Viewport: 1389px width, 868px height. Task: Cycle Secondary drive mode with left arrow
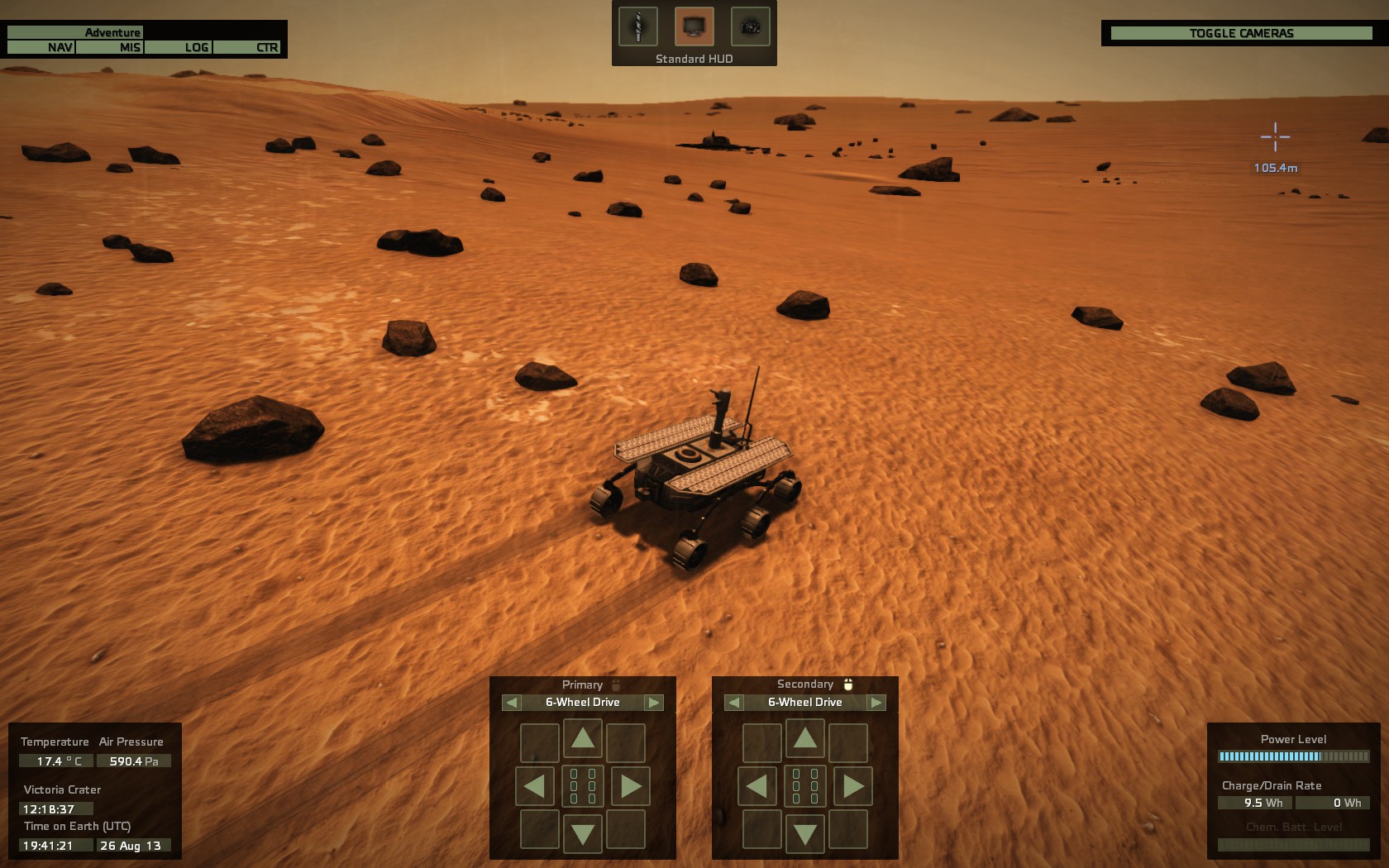pos(733,702)
